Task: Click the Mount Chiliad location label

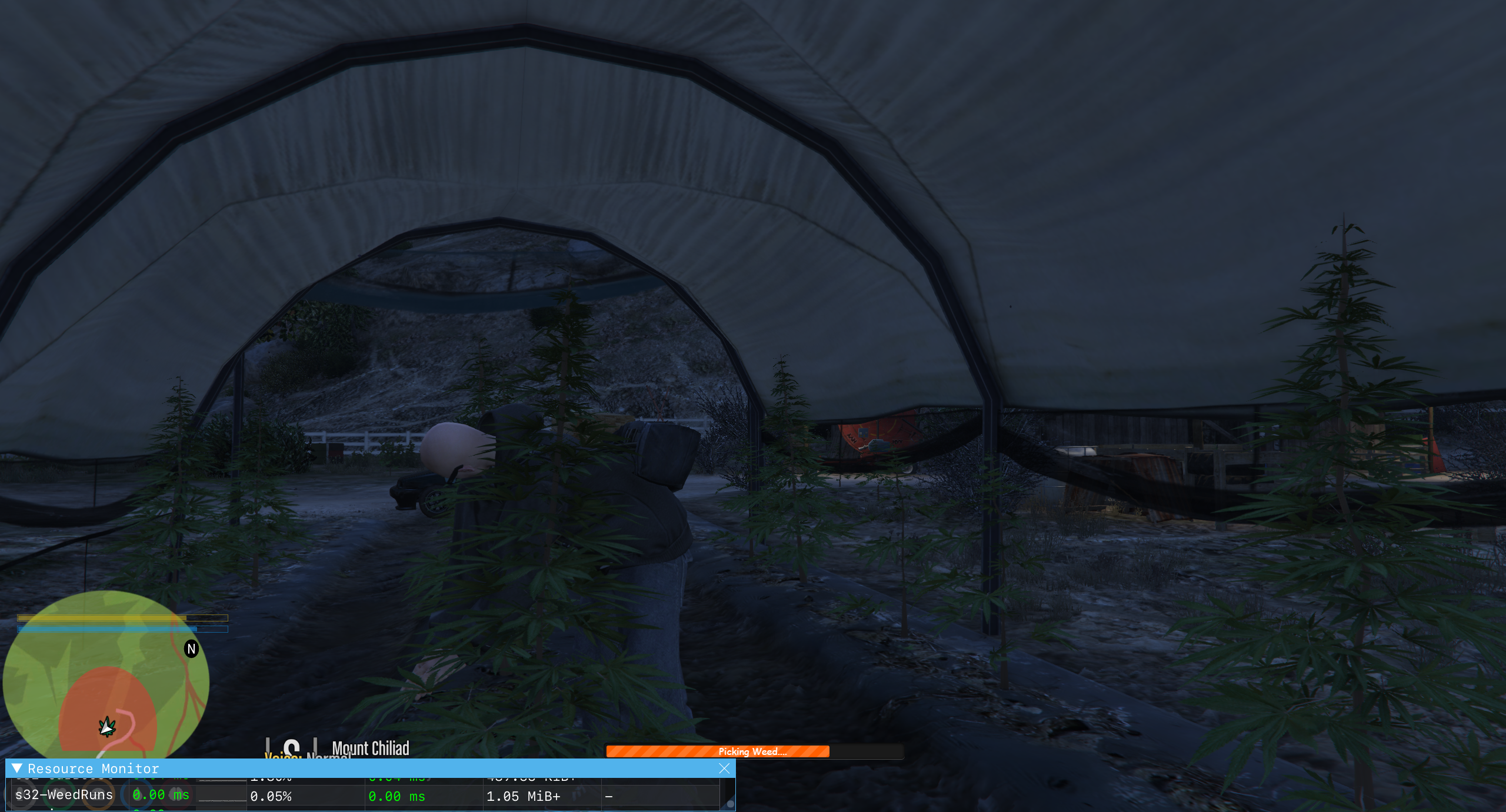Action: (371, 748)
